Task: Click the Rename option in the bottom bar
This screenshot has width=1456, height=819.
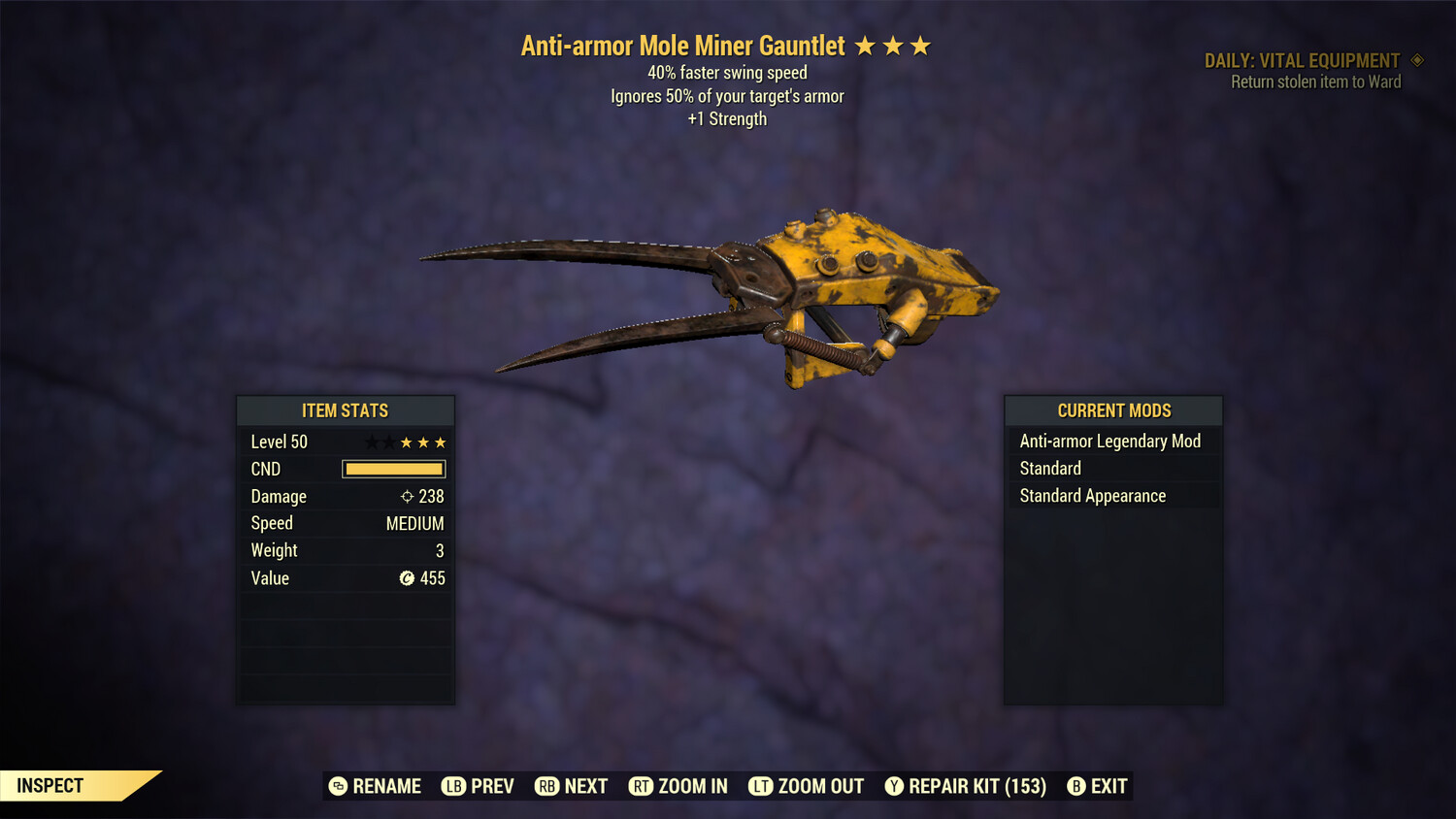Action: (x=376, y=786)
